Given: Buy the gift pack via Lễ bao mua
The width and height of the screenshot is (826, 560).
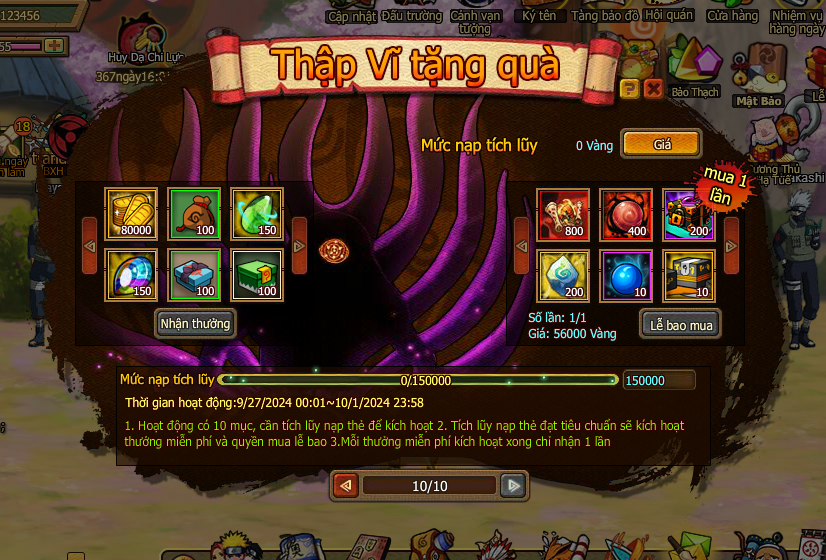Looking at the screenshot, I should pos(679,324).
